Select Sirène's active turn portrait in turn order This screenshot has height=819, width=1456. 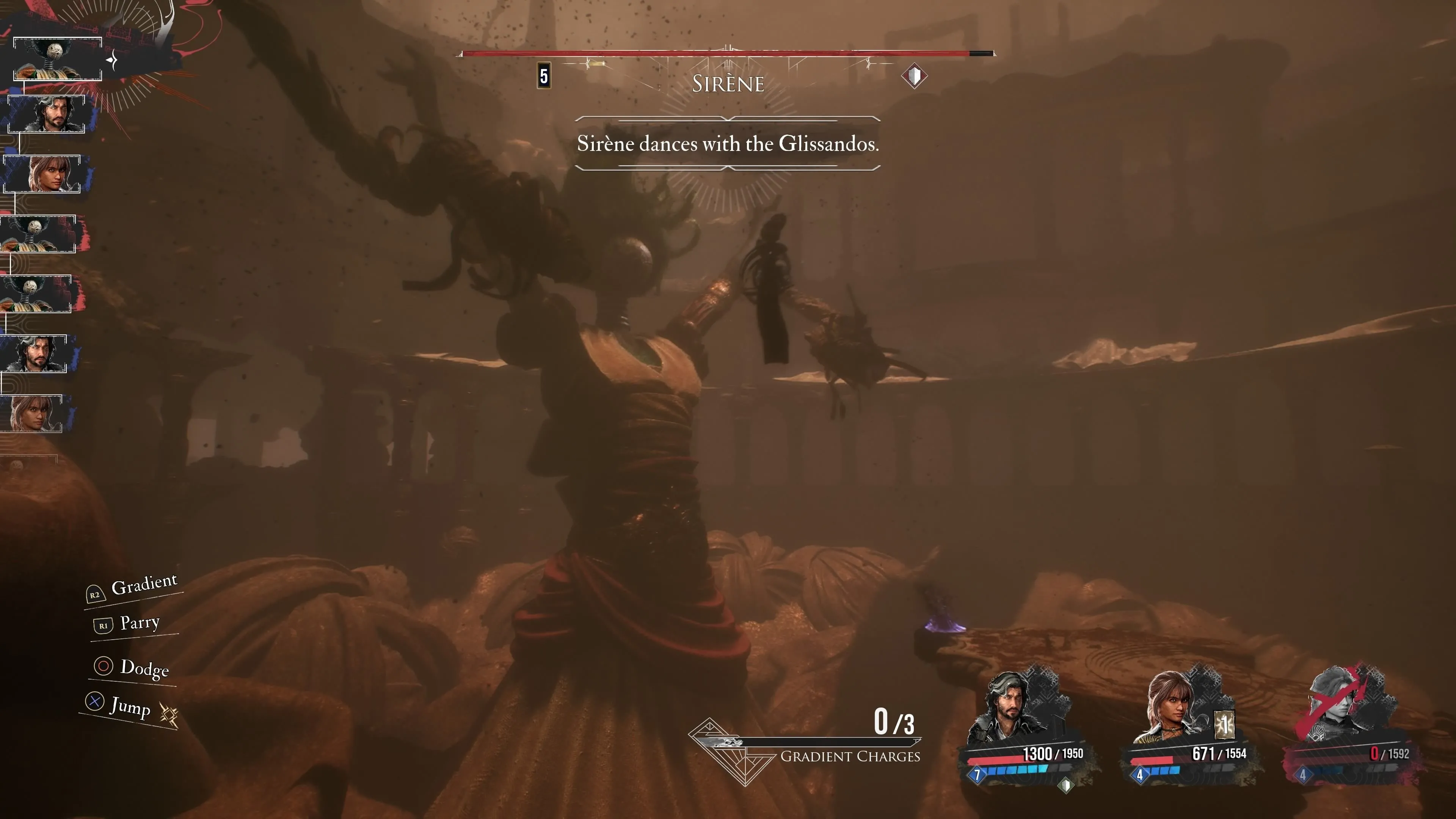[x=57, y=59]
